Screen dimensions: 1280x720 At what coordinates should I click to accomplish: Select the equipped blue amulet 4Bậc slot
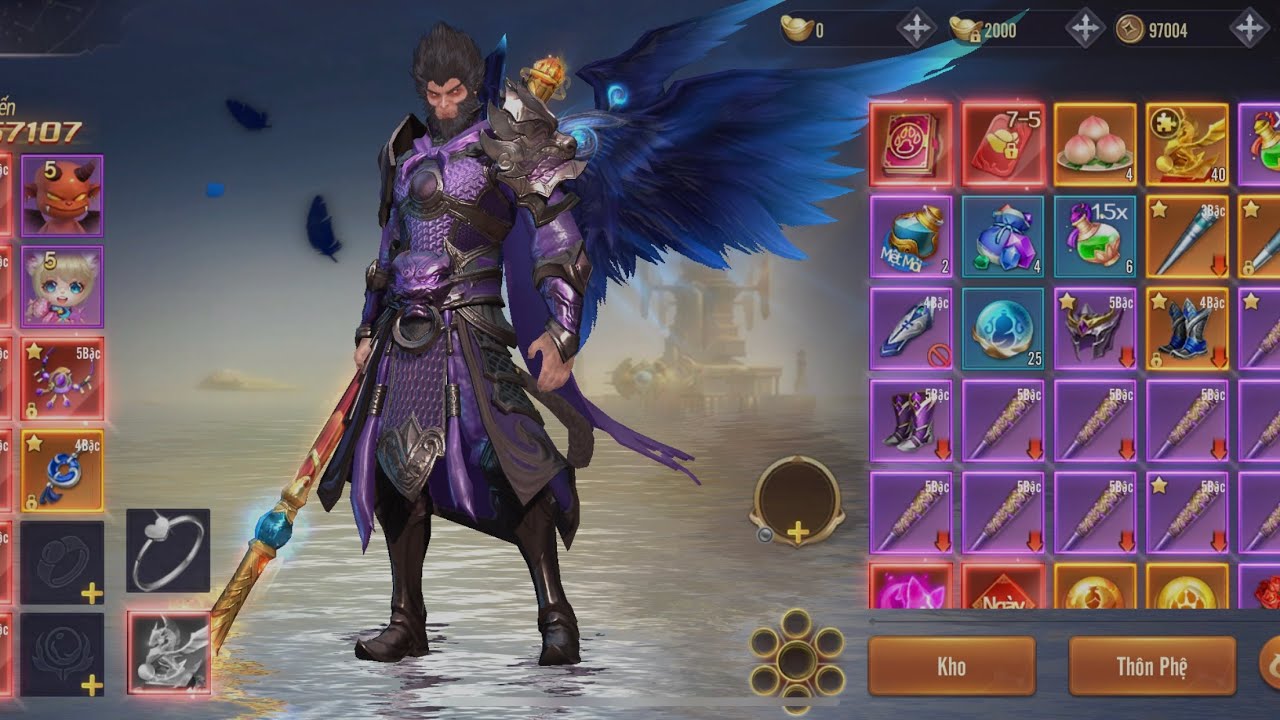pos(62,470)
